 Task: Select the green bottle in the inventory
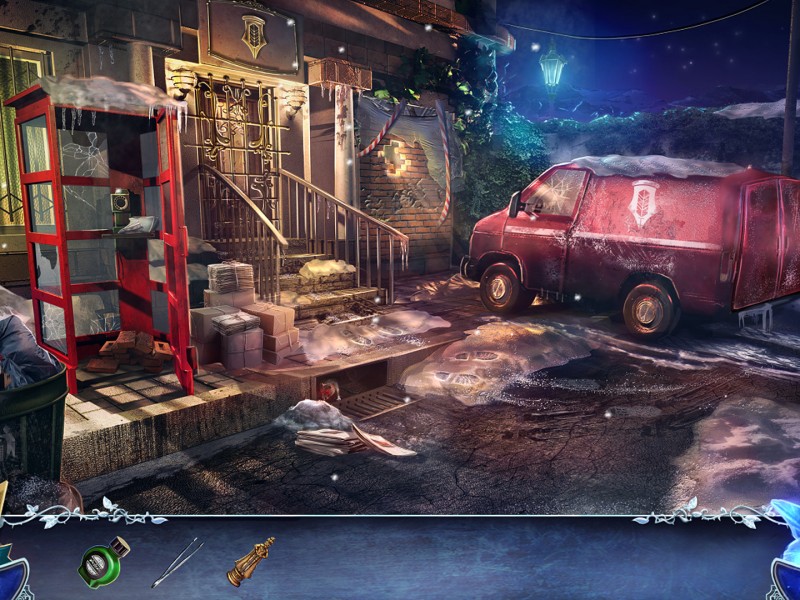click(103, 562)
